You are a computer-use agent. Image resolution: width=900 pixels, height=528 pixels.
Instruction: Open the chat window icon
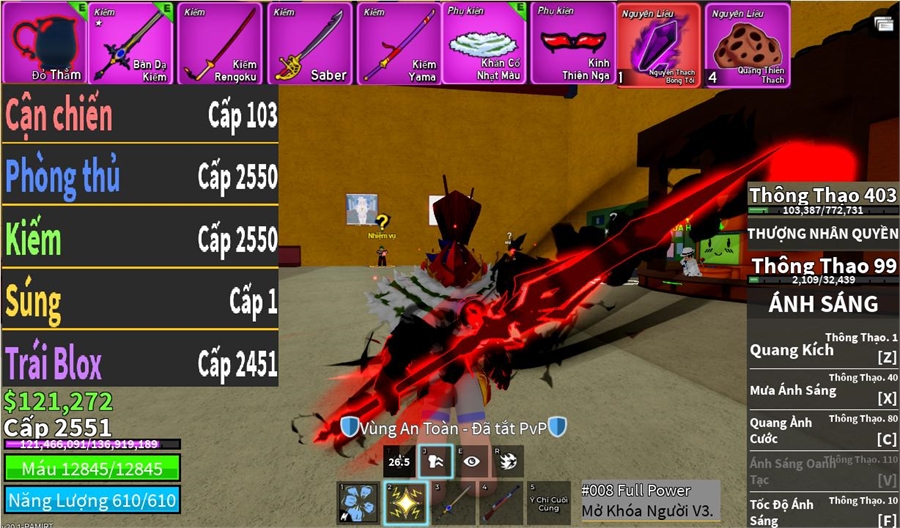click(884, 23)
